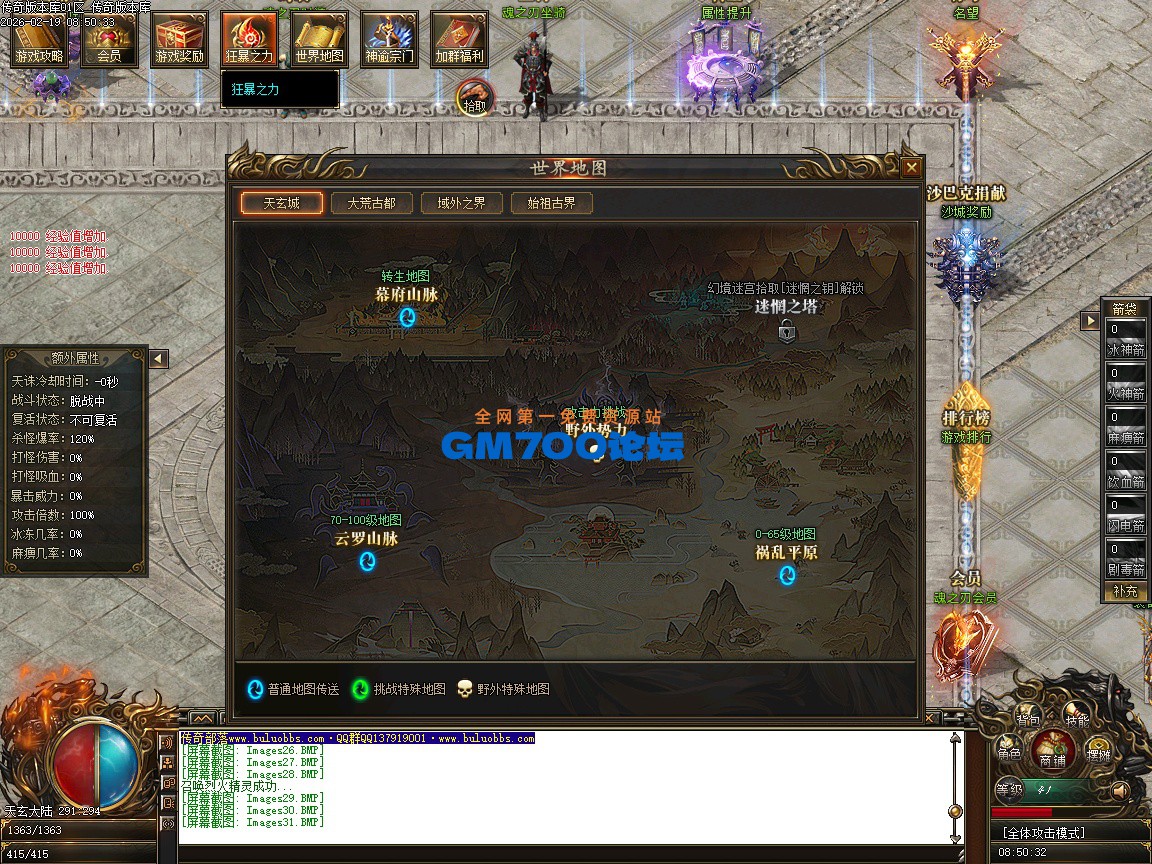The height and width of the screenshot is (864, 1152).
Task: Teleport to 幕府山脉 via its portal marker
Action: 407,318
